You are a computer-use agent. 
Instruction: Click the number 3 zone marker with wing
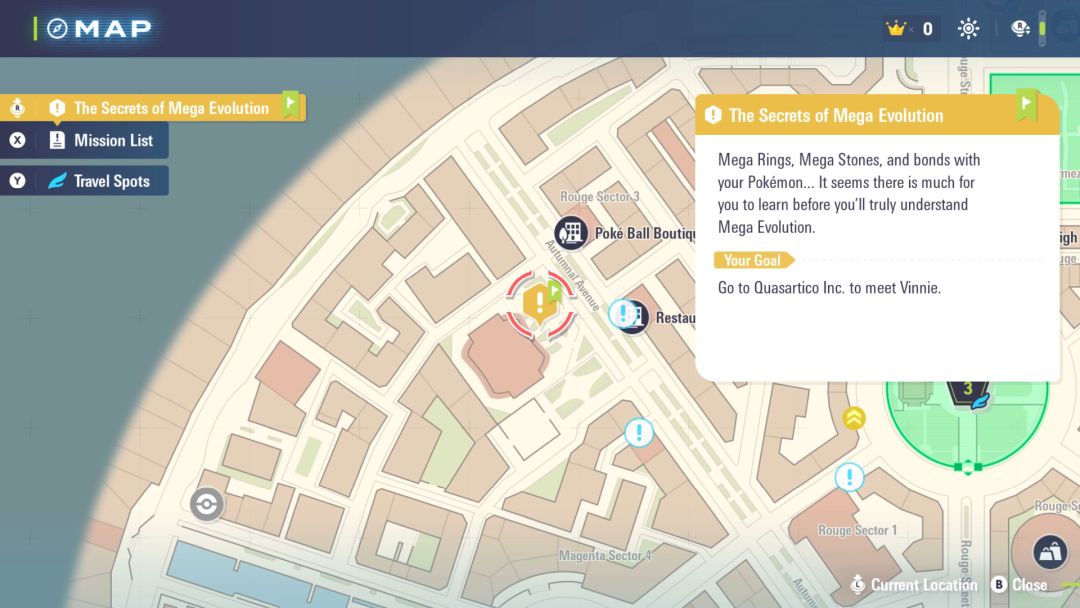968,390
